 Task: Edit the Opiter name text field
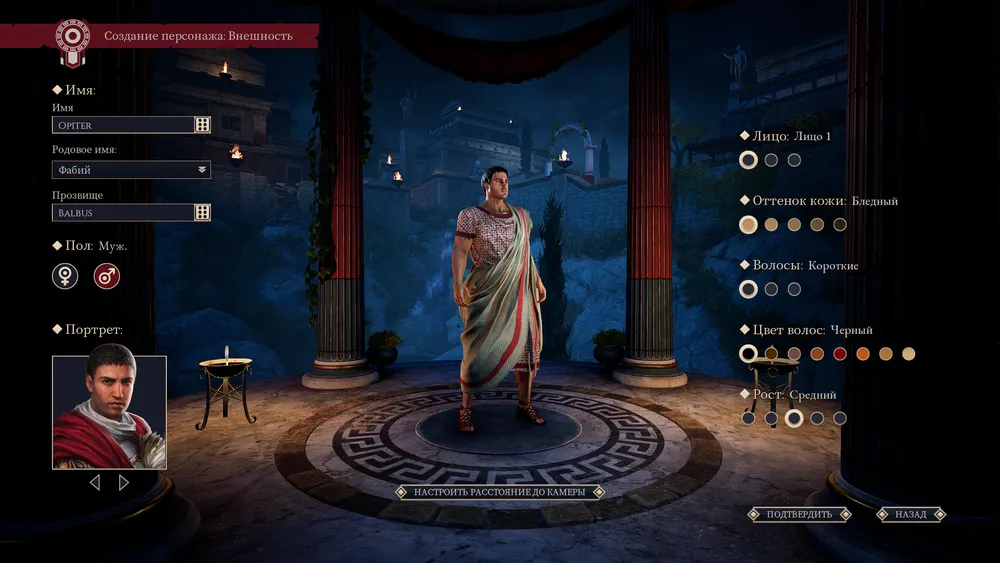click(122, 125)
